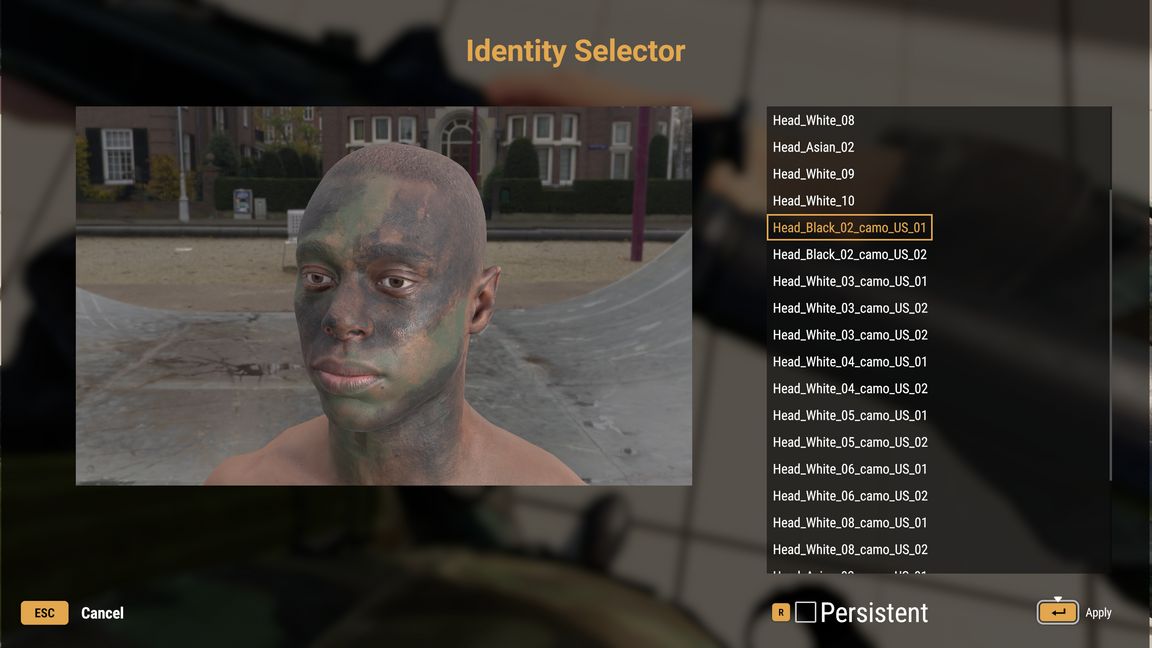This screenshot has height=648, width=1152.
Task: Select Head_White_06_camo_US_02 entry
Action: [849, 496]
